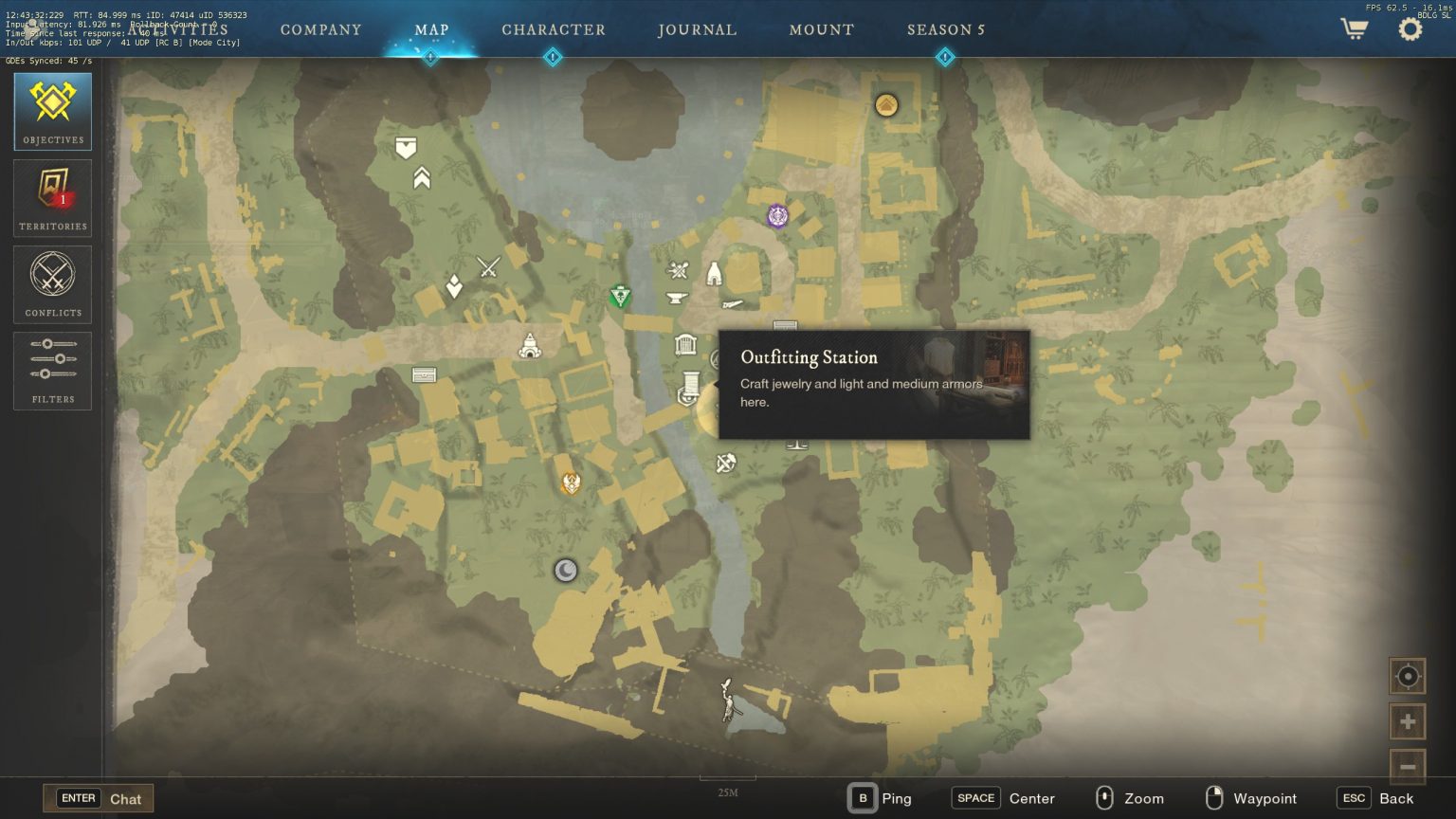
Task: Select the Mount tab
Action: coord(821,29)
